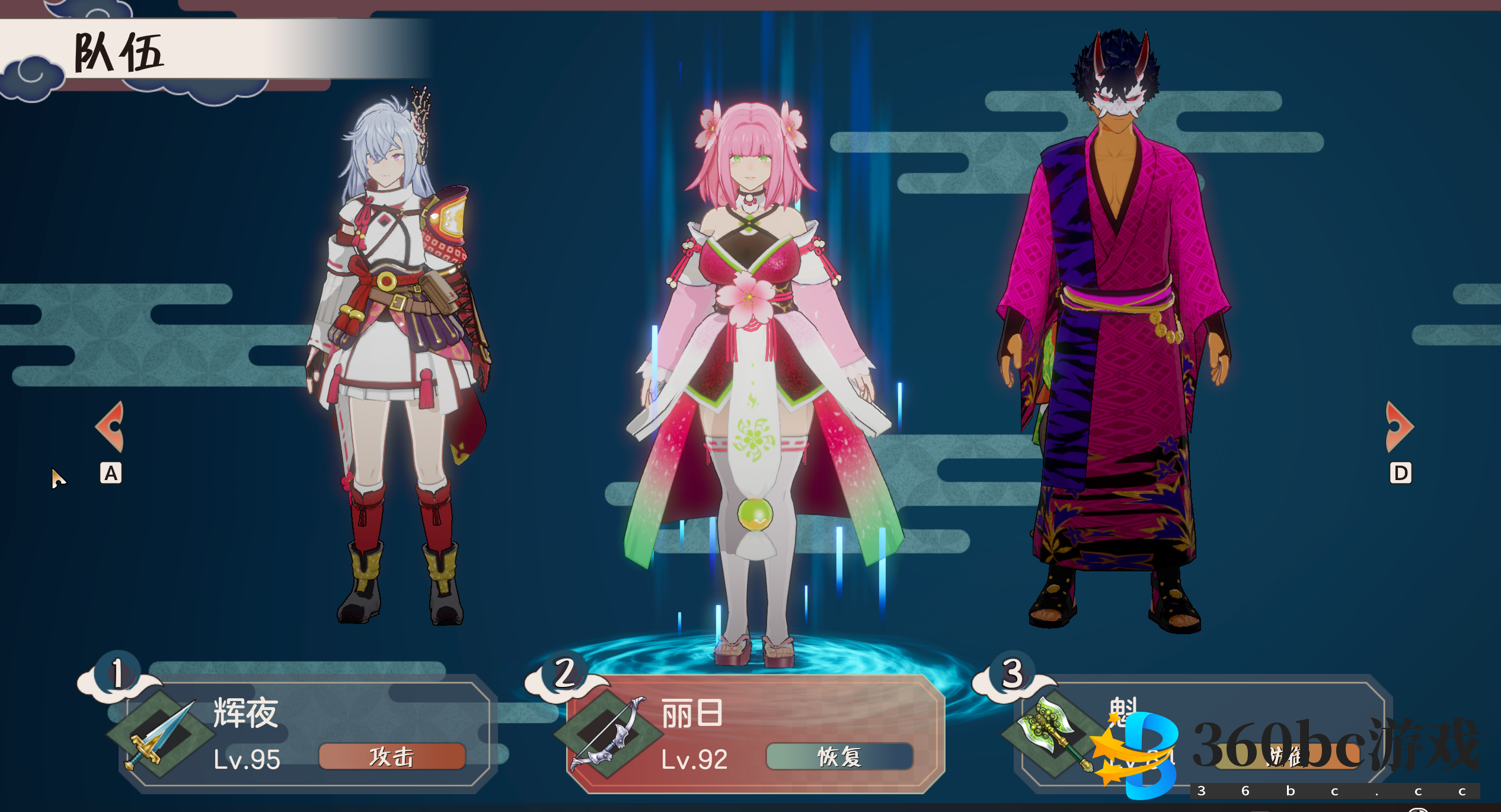Click the red left arrow
The image size is (1501, 812).
(110, 427)
